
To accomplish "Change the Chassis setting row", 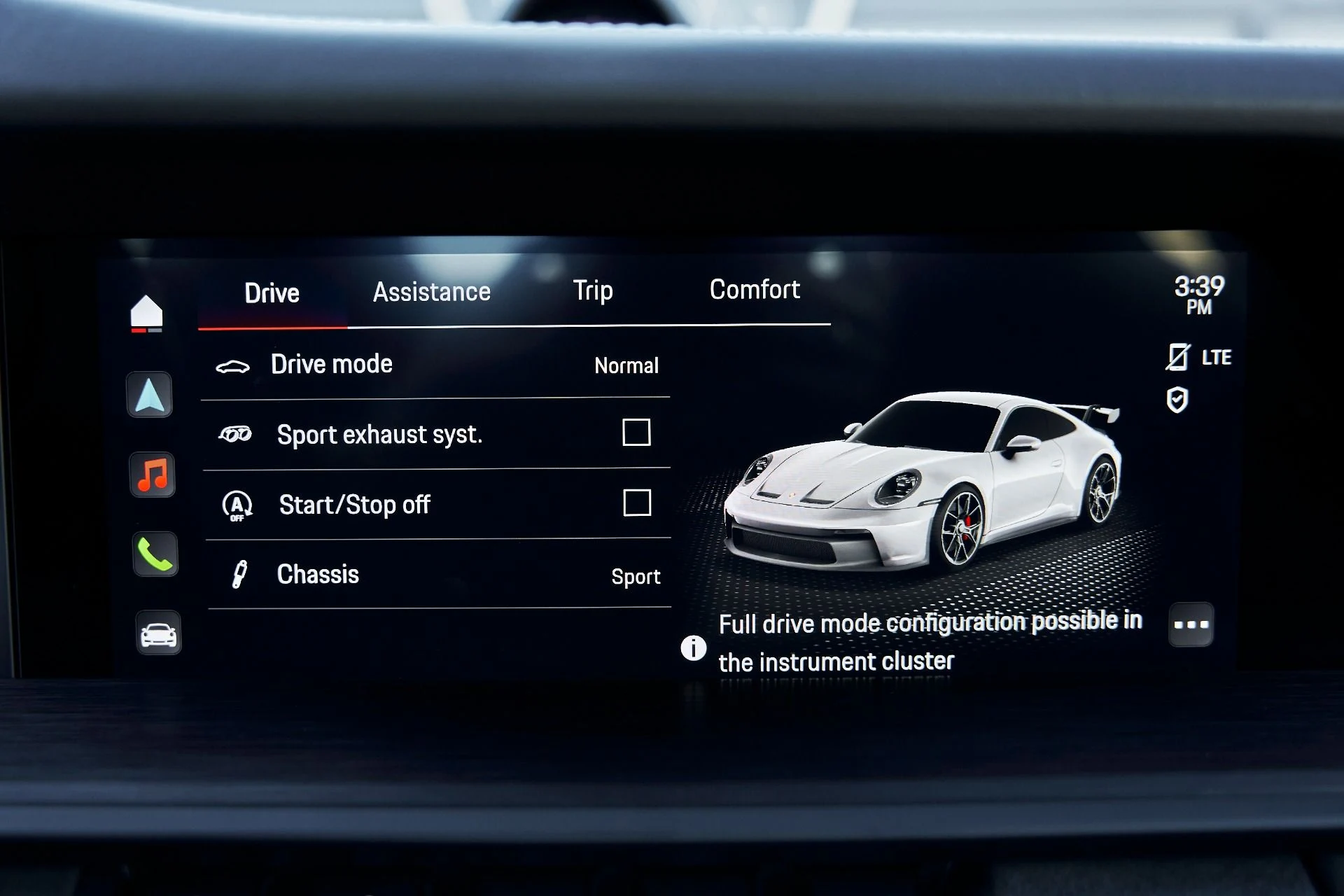I will 439,575.
